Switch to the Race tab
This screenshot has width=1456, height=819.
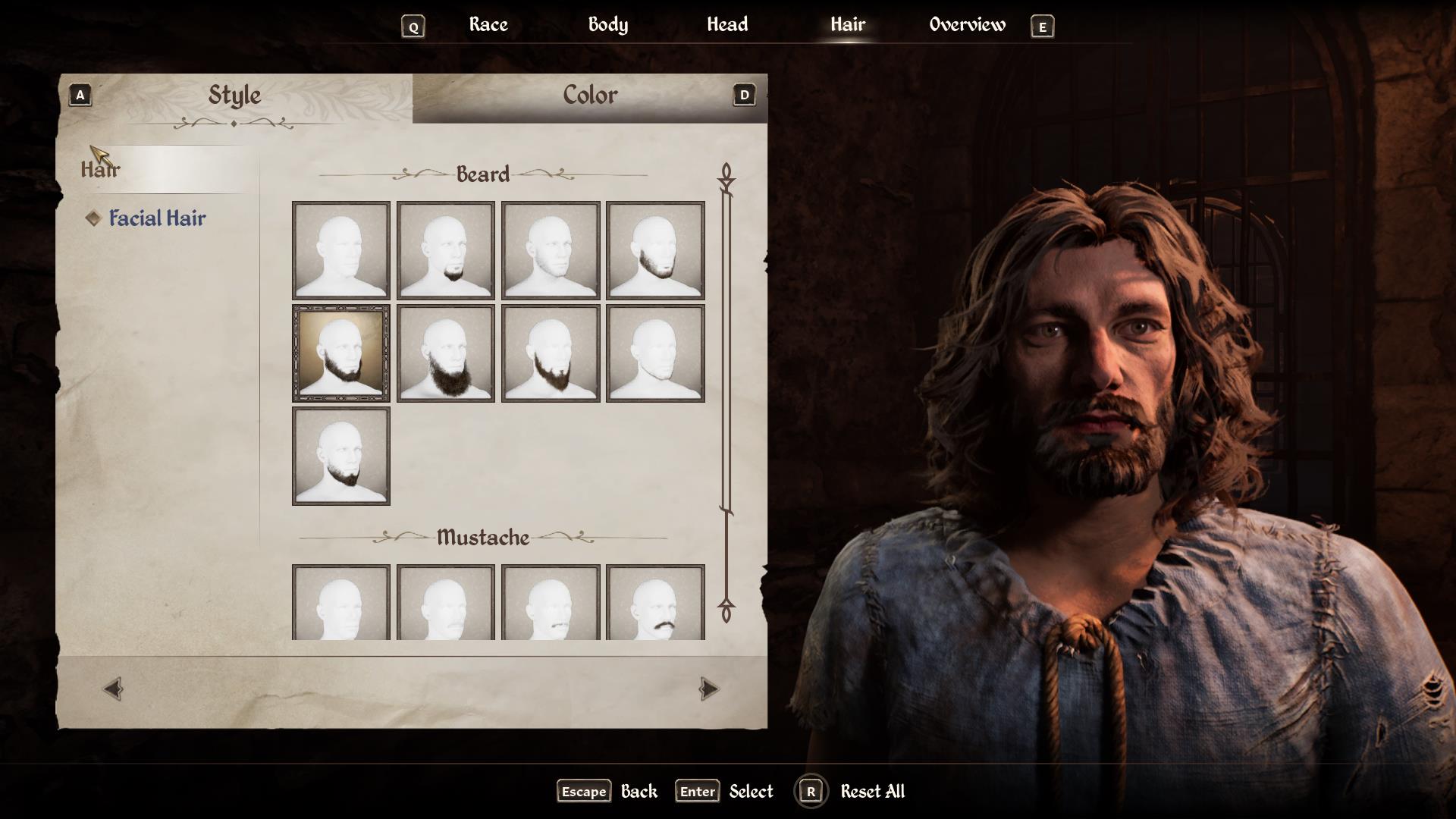(x=488, y=25)
